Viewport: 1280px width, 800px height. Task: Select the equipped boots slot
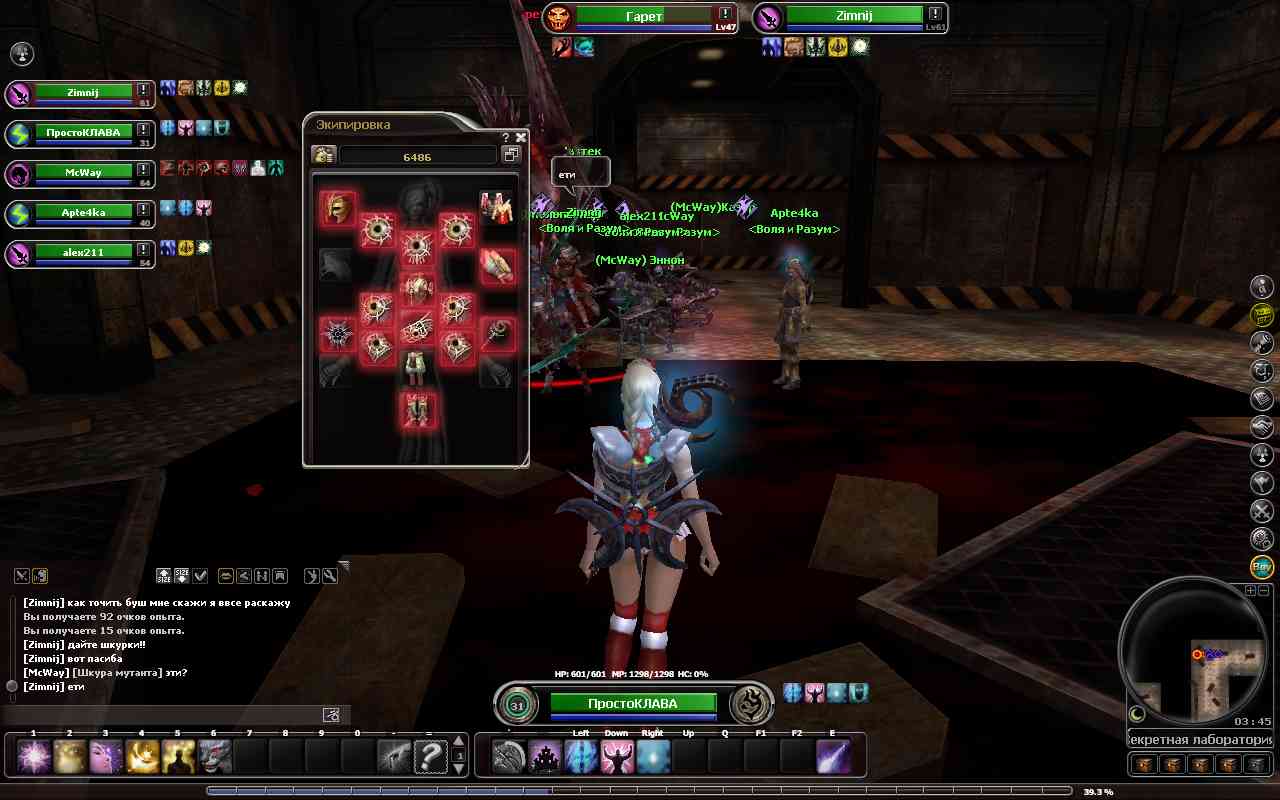417,409
